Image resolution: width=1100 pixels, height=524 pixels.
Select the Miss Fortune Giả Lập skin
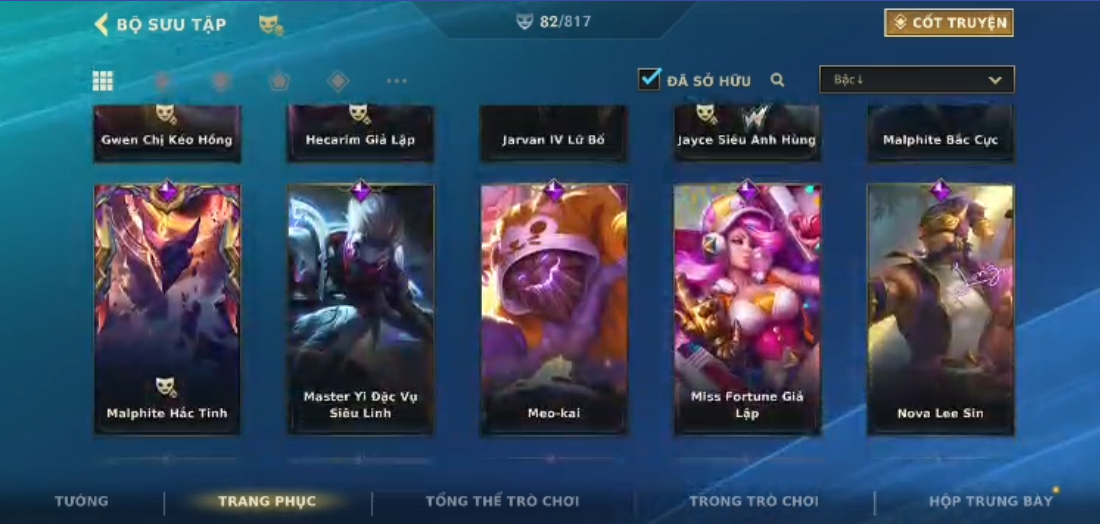click(747, 309)
